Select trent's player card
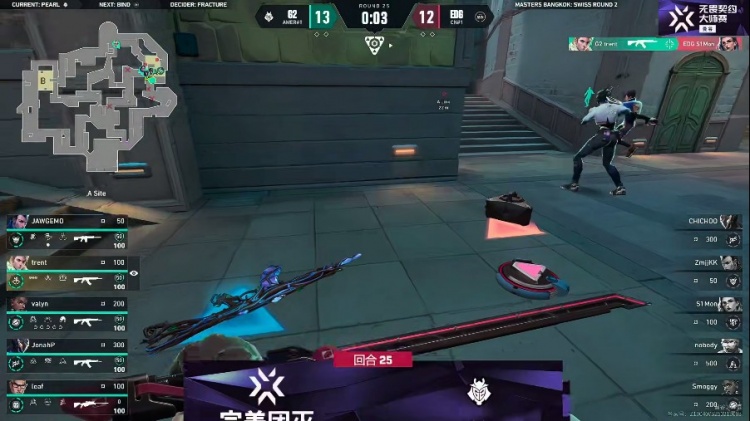The image size is (750, 421). (x=67, y=272)
